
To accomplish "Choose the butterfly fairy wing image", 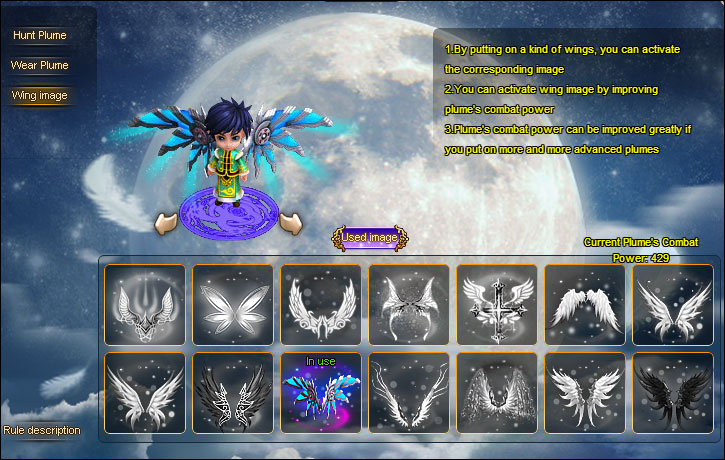I will coord(232,305).
